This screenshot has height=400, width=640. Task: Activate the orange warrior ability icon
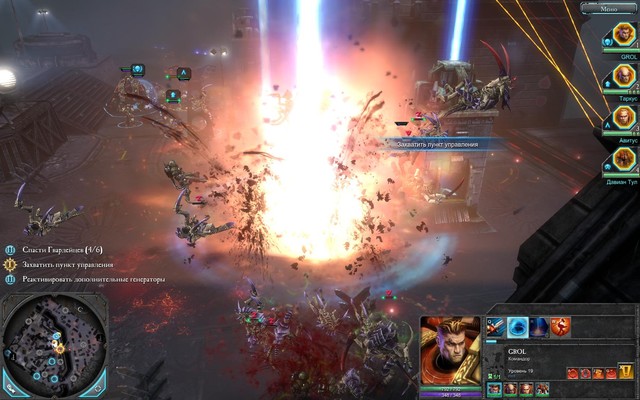pyautogui.click(x=560, y=326)
